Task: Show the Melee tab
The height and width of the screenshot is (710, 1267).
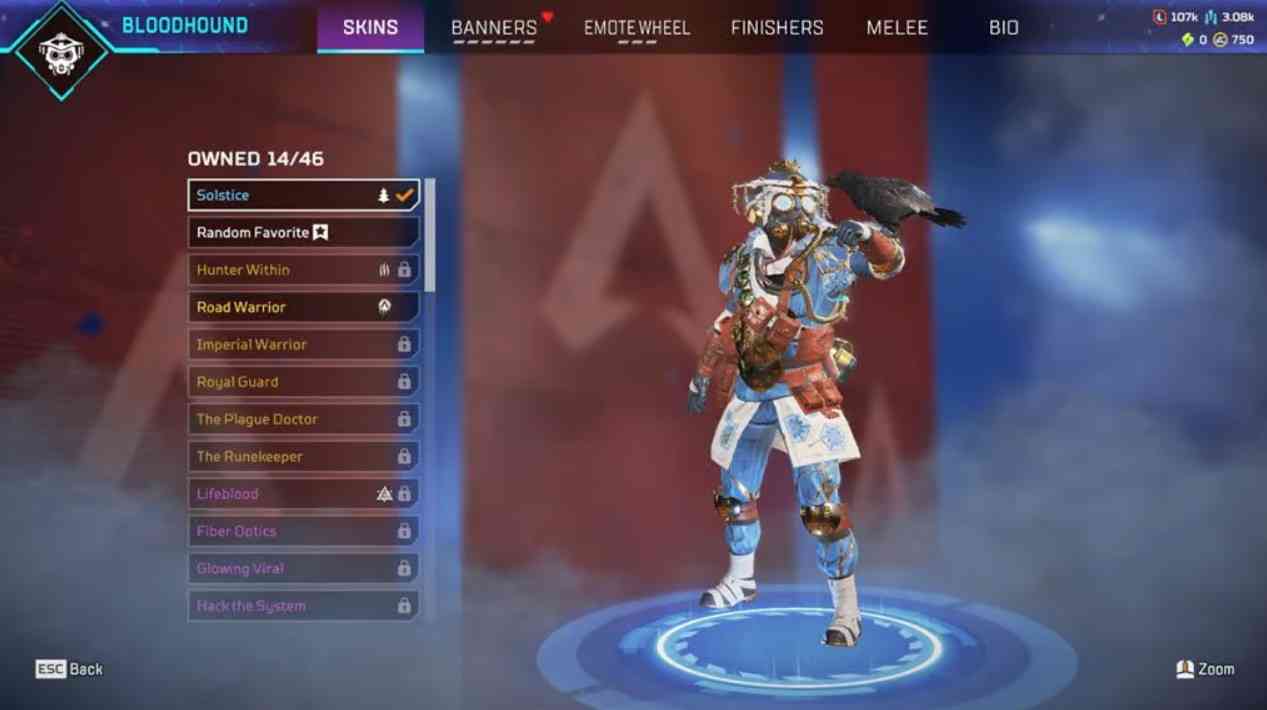Action: (x=897, y=28)
